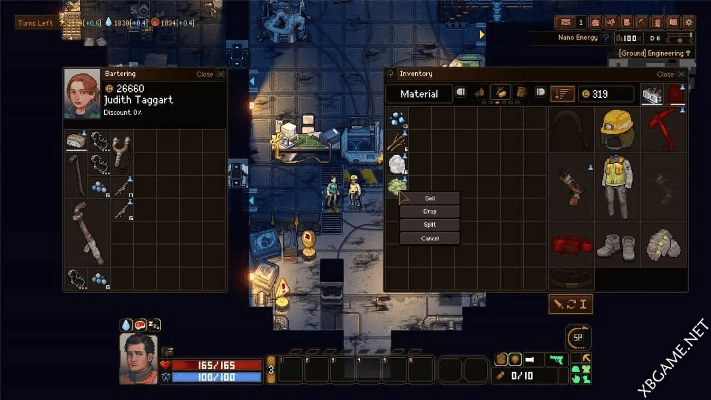Select Split in the item context menu
The height and width of the screenshot is (400, 711).
click(430, 224)
